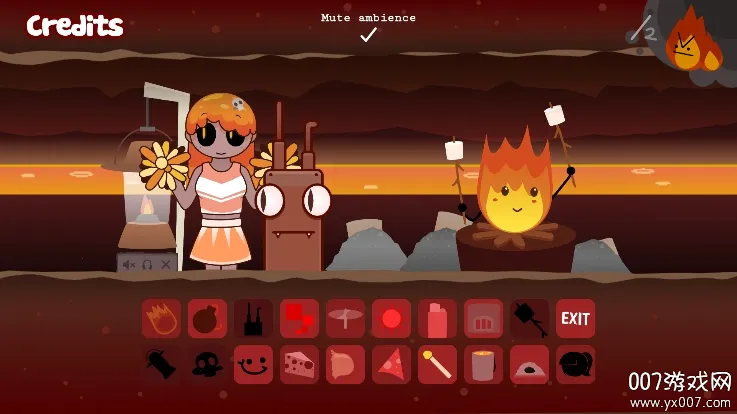The height and width of the screenshot is (414, 737).
Task: Click the angry flame character icon
Action: coord(692,42)
